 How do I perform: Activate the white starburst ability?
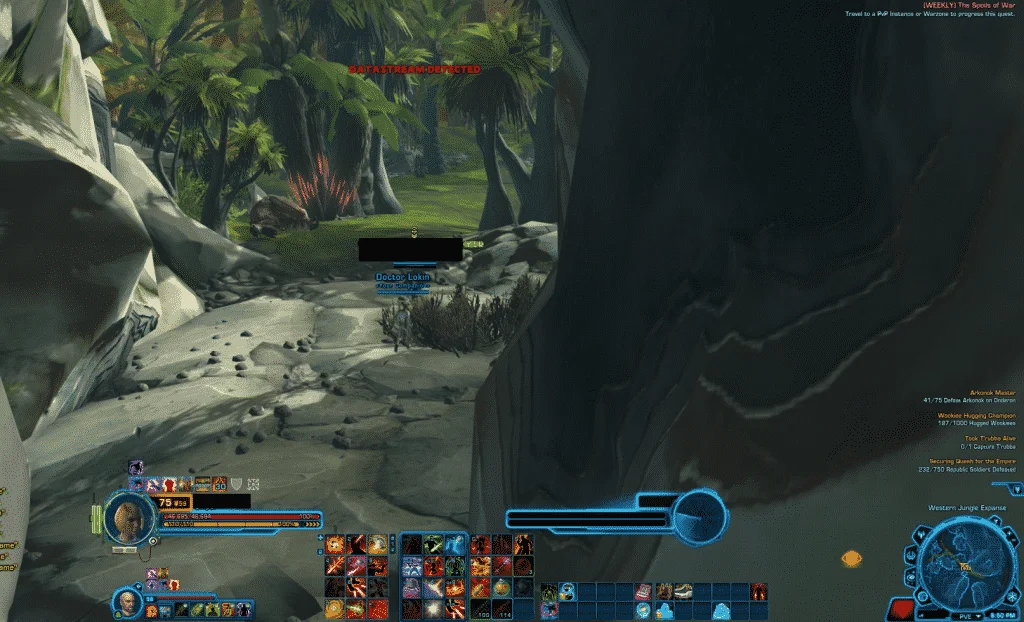[x=433, y=609]
